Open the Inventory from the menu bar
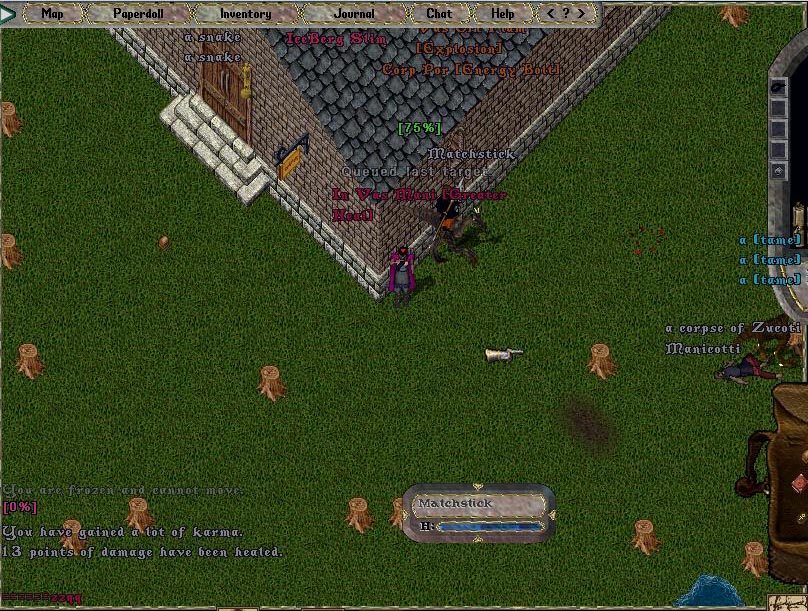This screenshot has height=611, width=808. tap(245, 14)
